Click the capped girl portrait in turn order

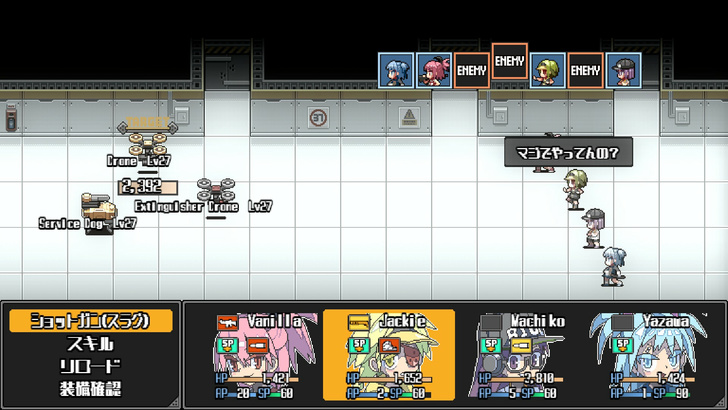pyautogui.click(x=623, y=70)
